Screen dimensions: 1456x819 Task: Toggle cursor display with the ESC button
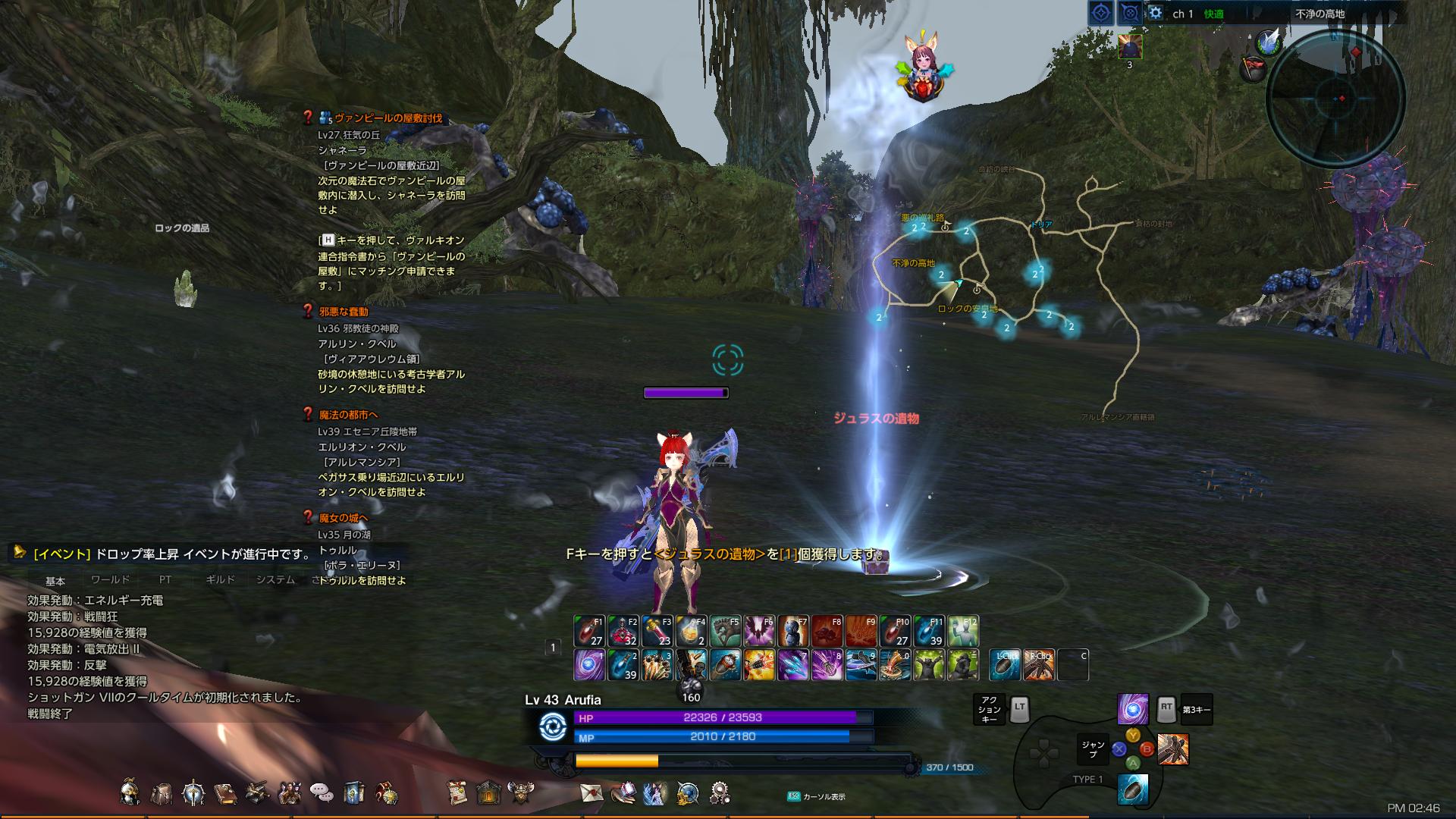(x=793, y=795)
